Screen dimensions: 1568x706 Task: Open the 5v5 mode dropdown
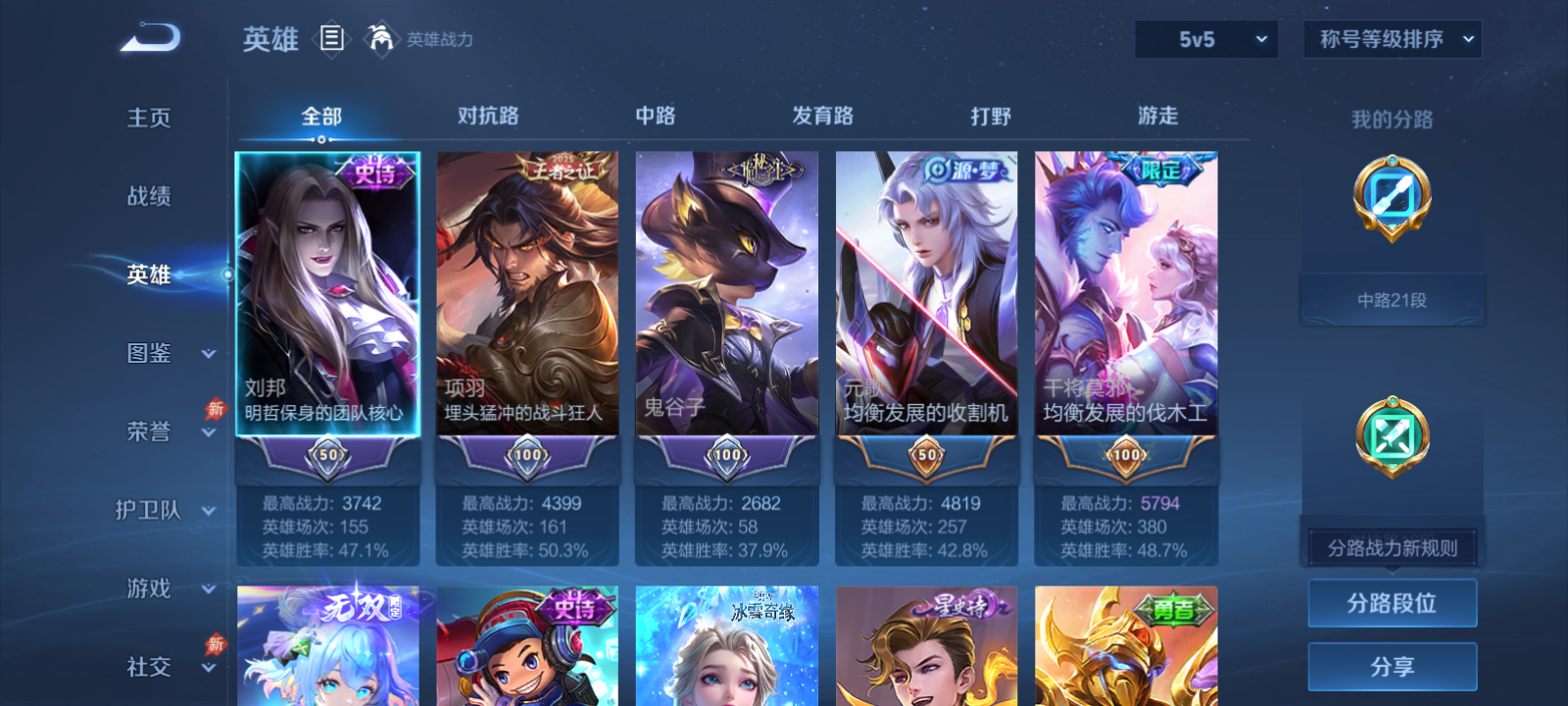[x=1206, y=39]
